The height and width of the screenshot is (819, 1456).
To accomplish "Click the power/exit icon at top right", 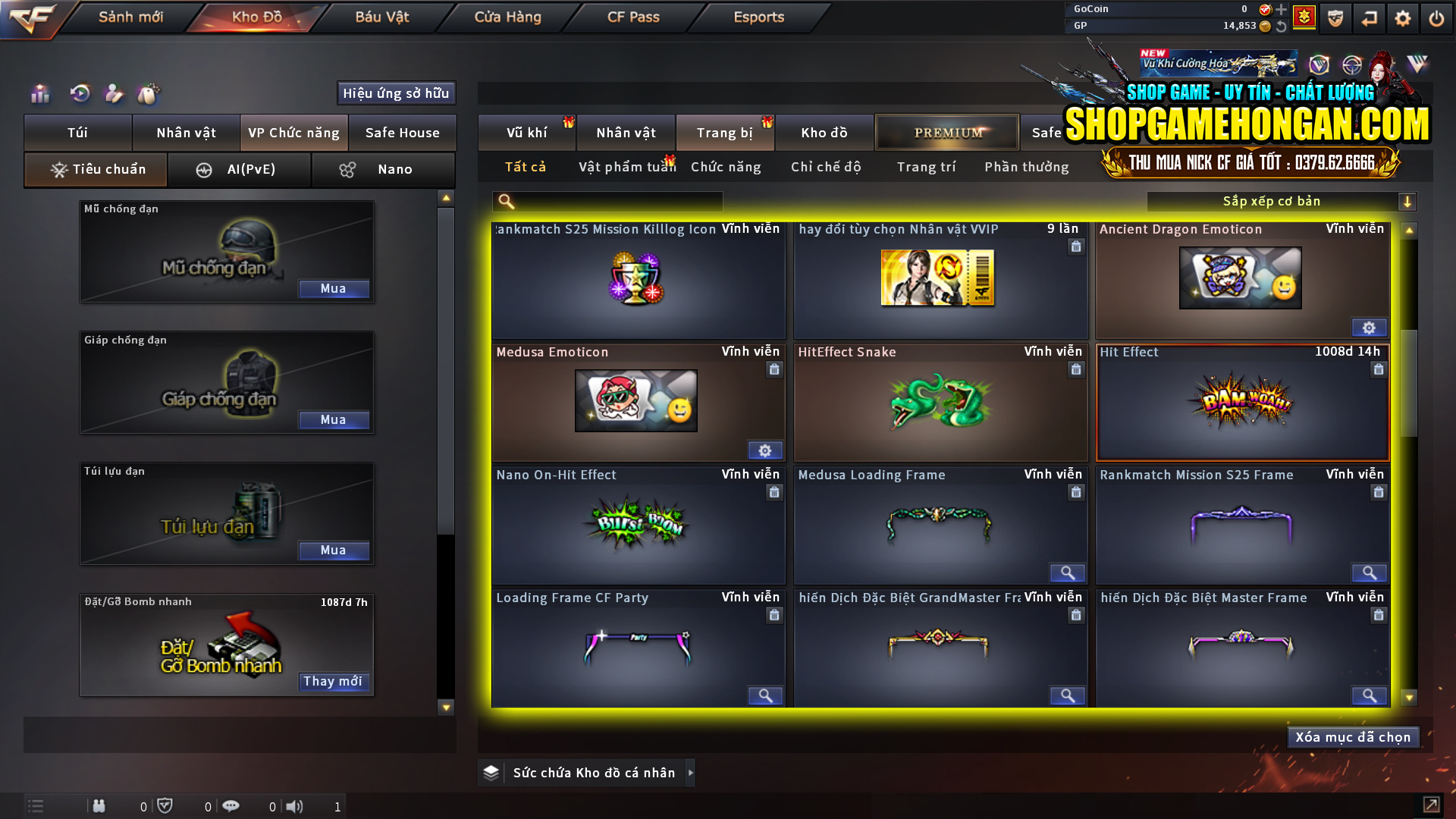I will (x=1436, y=17).
